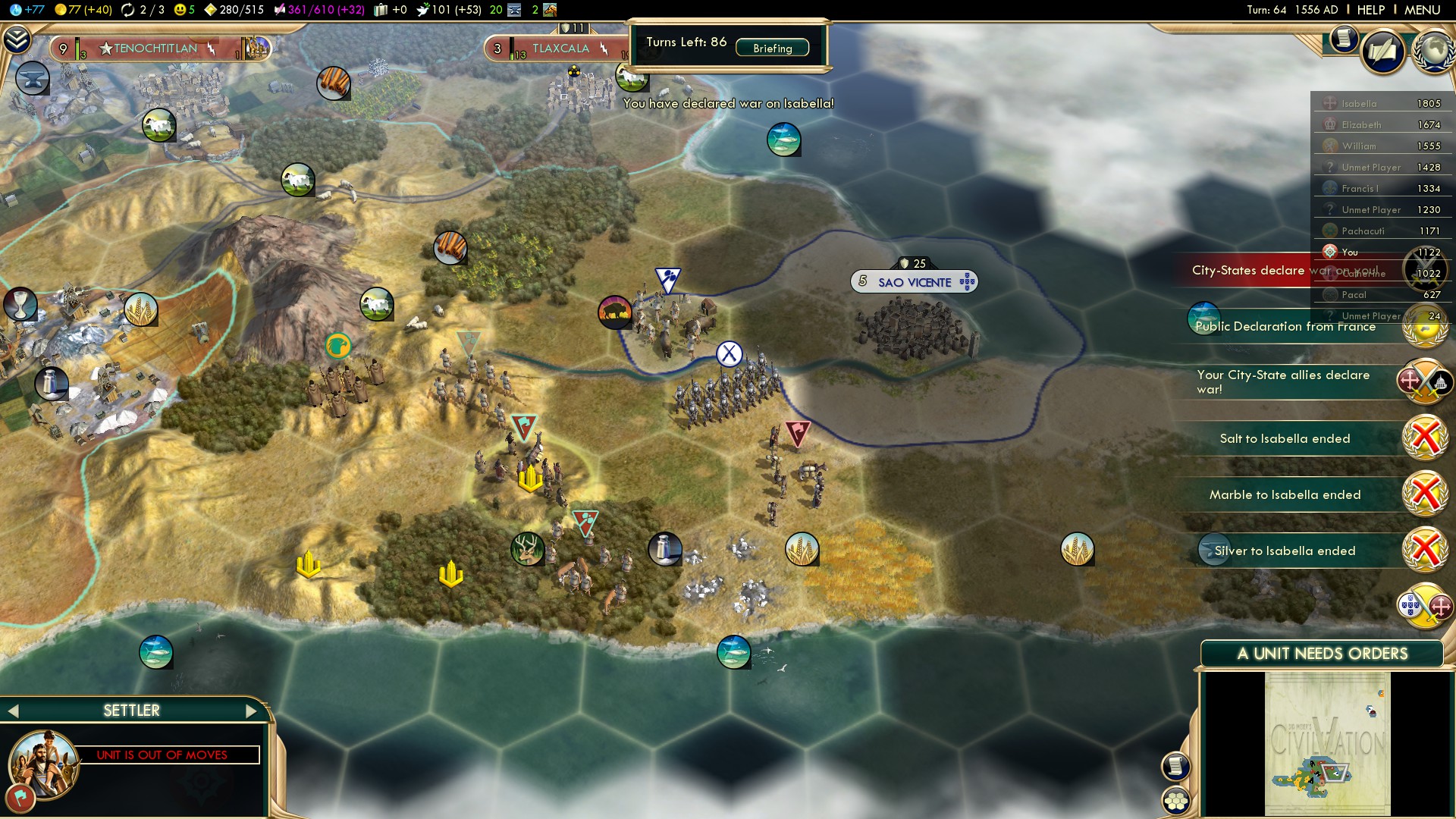Dismiss the Silver to Isabella ended notification
Viewport: 1456px width, 819px height.
(1425, 551)
